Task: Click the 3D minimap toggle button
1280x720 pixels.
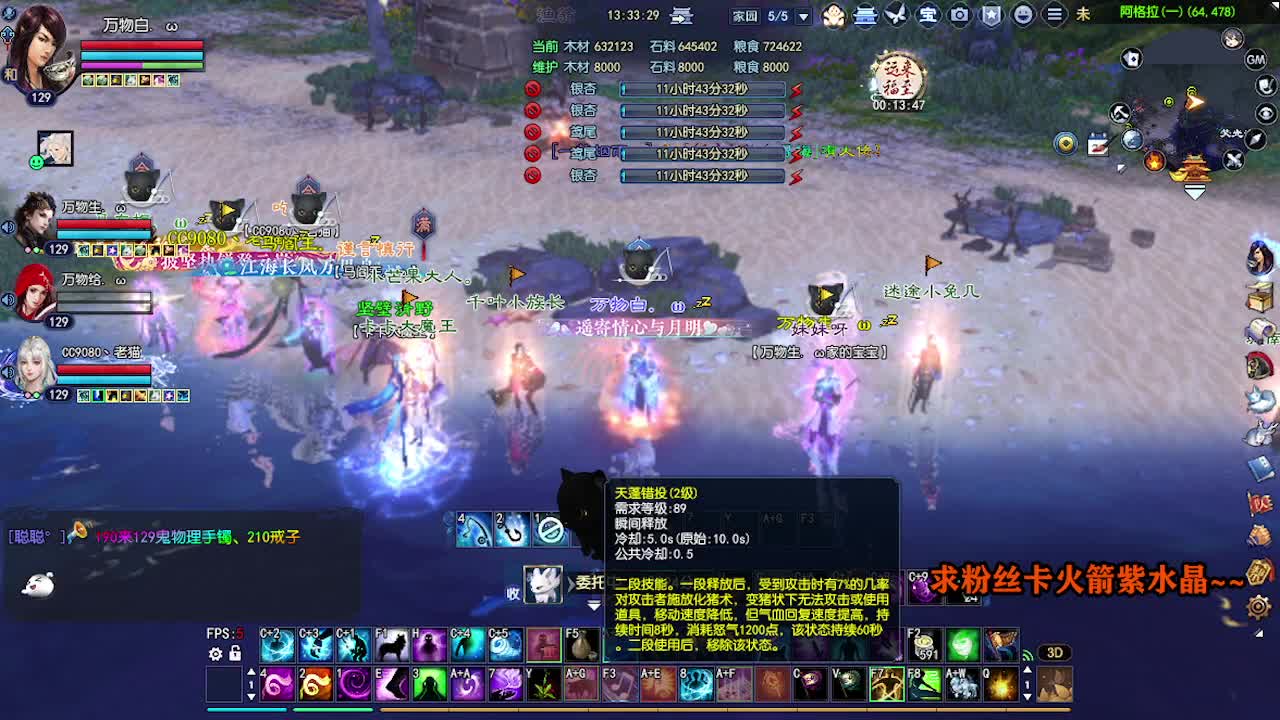Action: [x=1052, y=652]
